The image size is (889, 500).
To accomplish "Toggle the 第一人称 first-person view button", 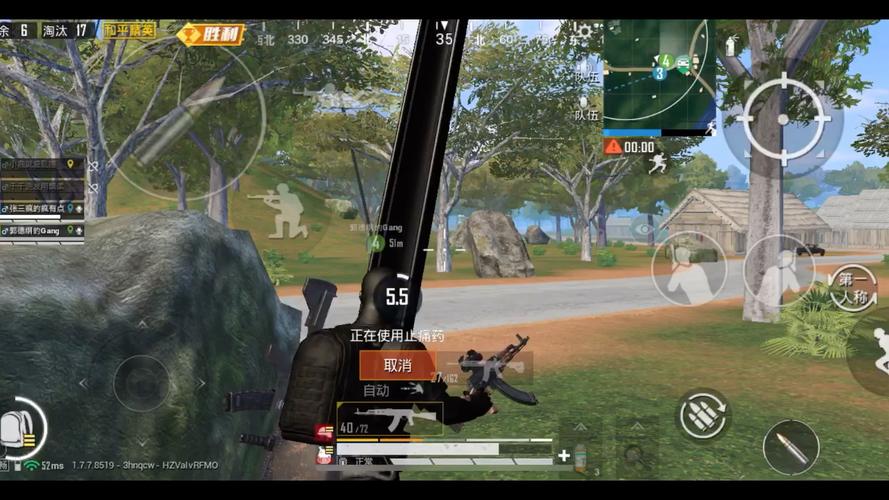I will [x=853, y=287].
